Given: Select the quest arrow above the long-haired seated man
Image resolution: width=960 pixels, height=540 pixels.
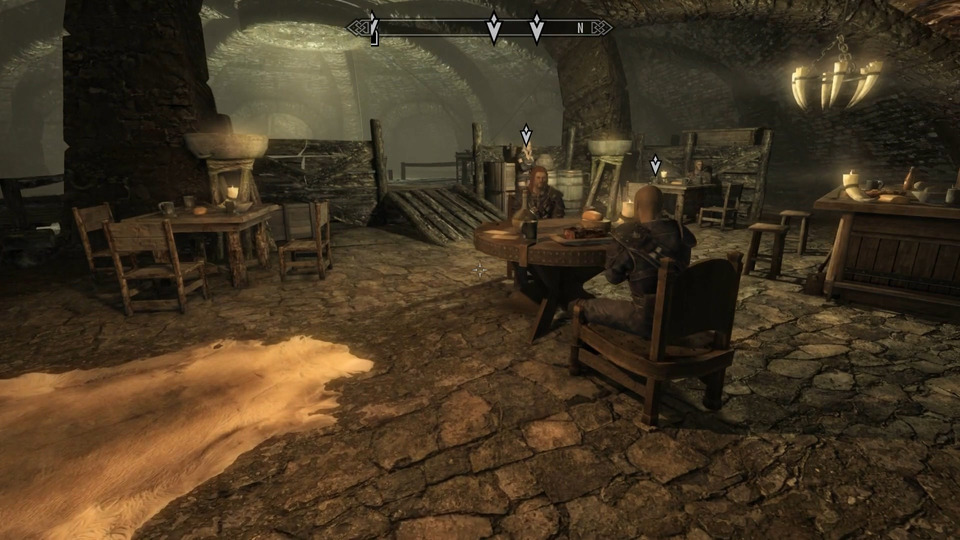Looking at the screenshot, I should pos(526,135).
